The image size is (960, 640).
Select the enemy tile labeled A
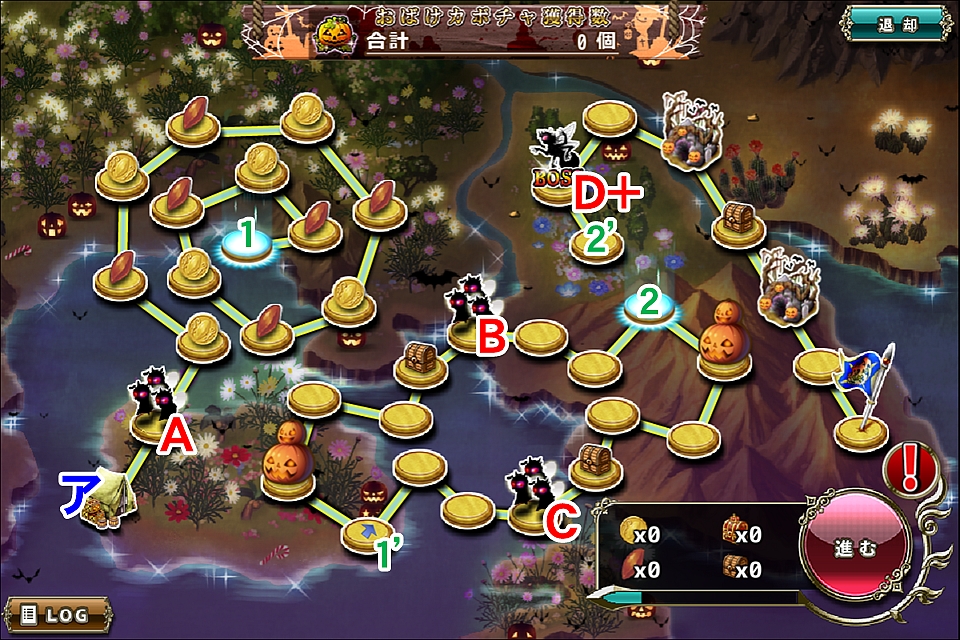pyautogui.click(x=155, y=410)
